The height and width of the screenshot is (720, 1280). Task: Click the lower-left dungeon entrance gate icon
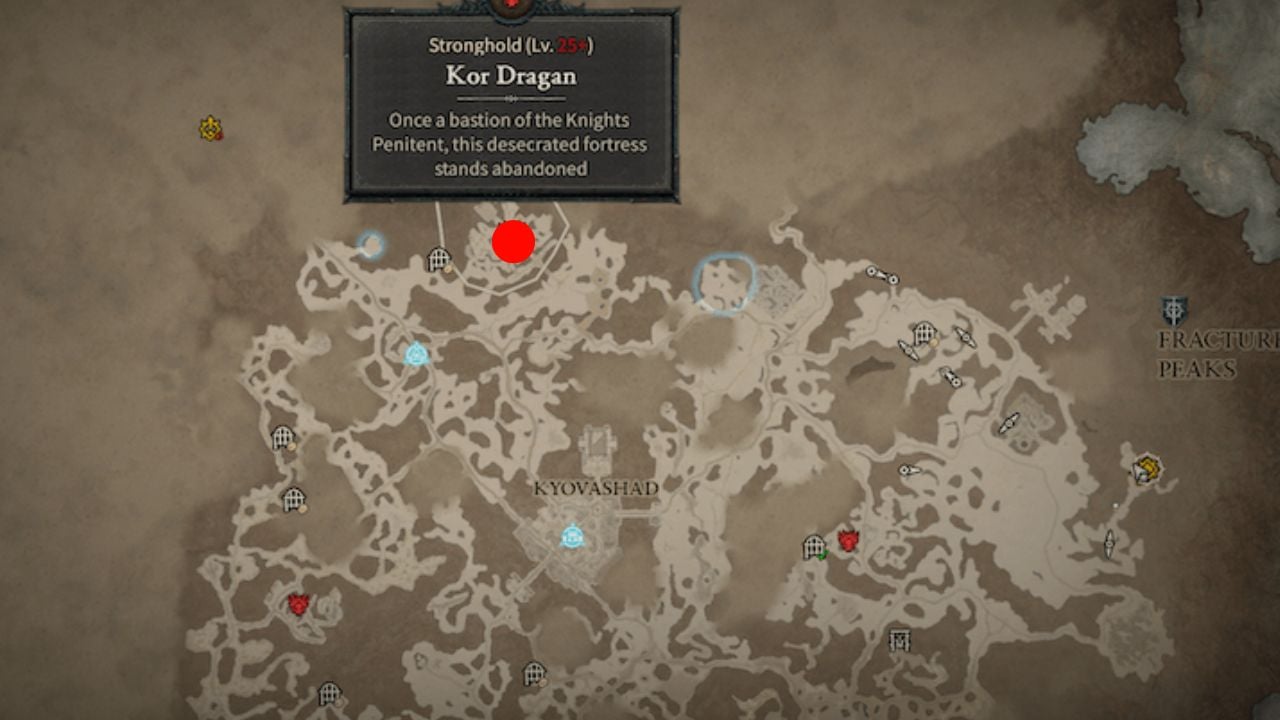pyautogui.click(x=329, y=693)
